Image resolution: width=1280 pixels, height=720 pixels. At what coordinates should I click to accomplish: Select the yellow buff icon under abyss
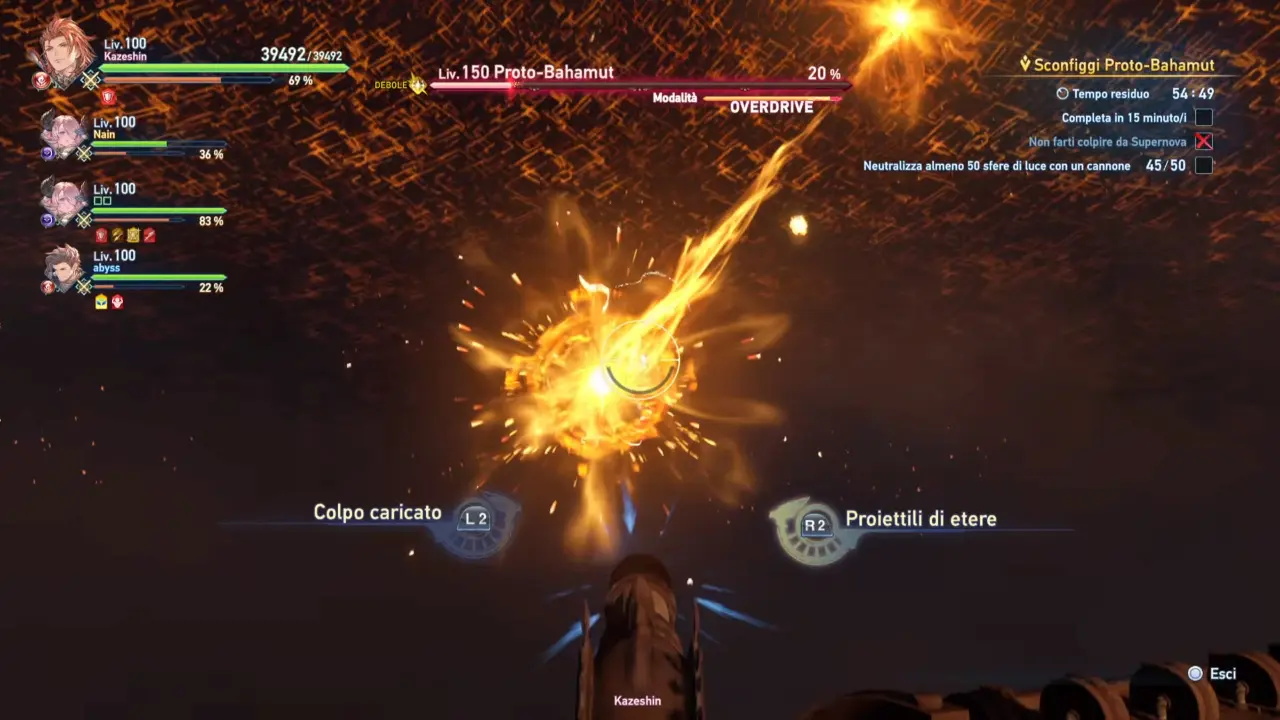pos(100,302)
